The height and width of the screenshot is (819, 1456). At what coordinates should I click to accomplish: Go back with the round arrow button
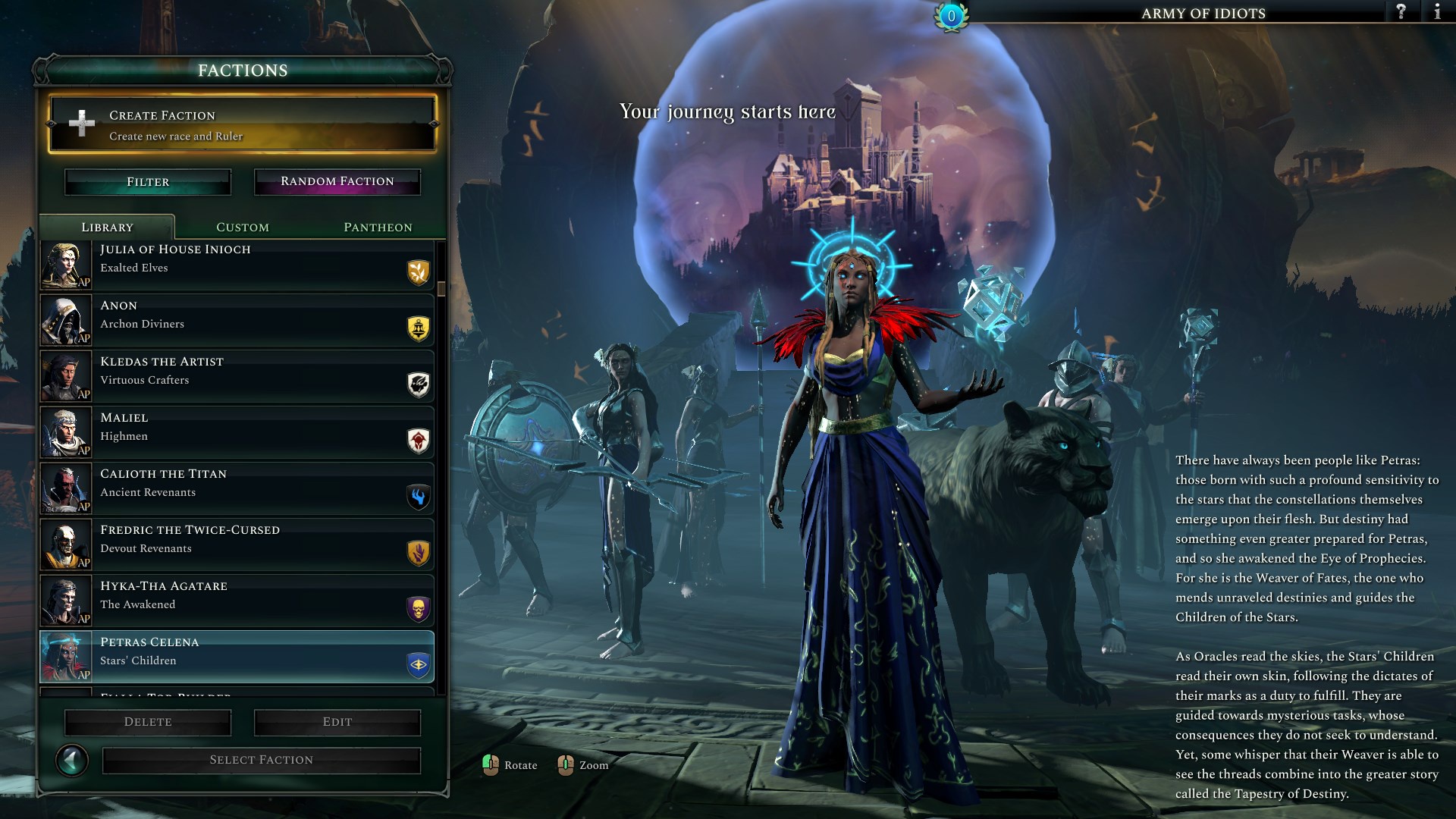72,760
